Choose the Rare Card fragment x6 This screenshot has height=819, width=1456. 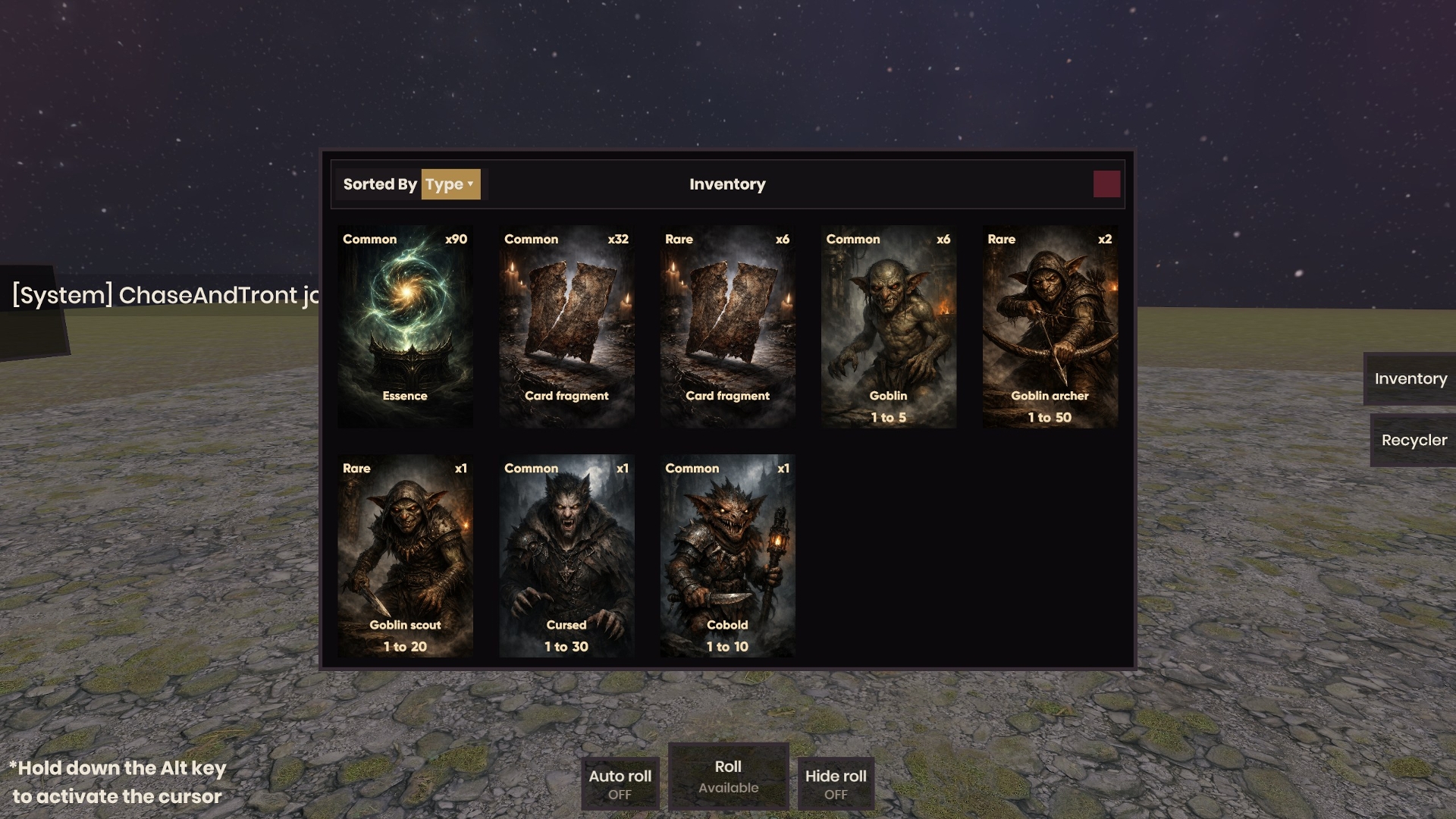pos(727,326)
